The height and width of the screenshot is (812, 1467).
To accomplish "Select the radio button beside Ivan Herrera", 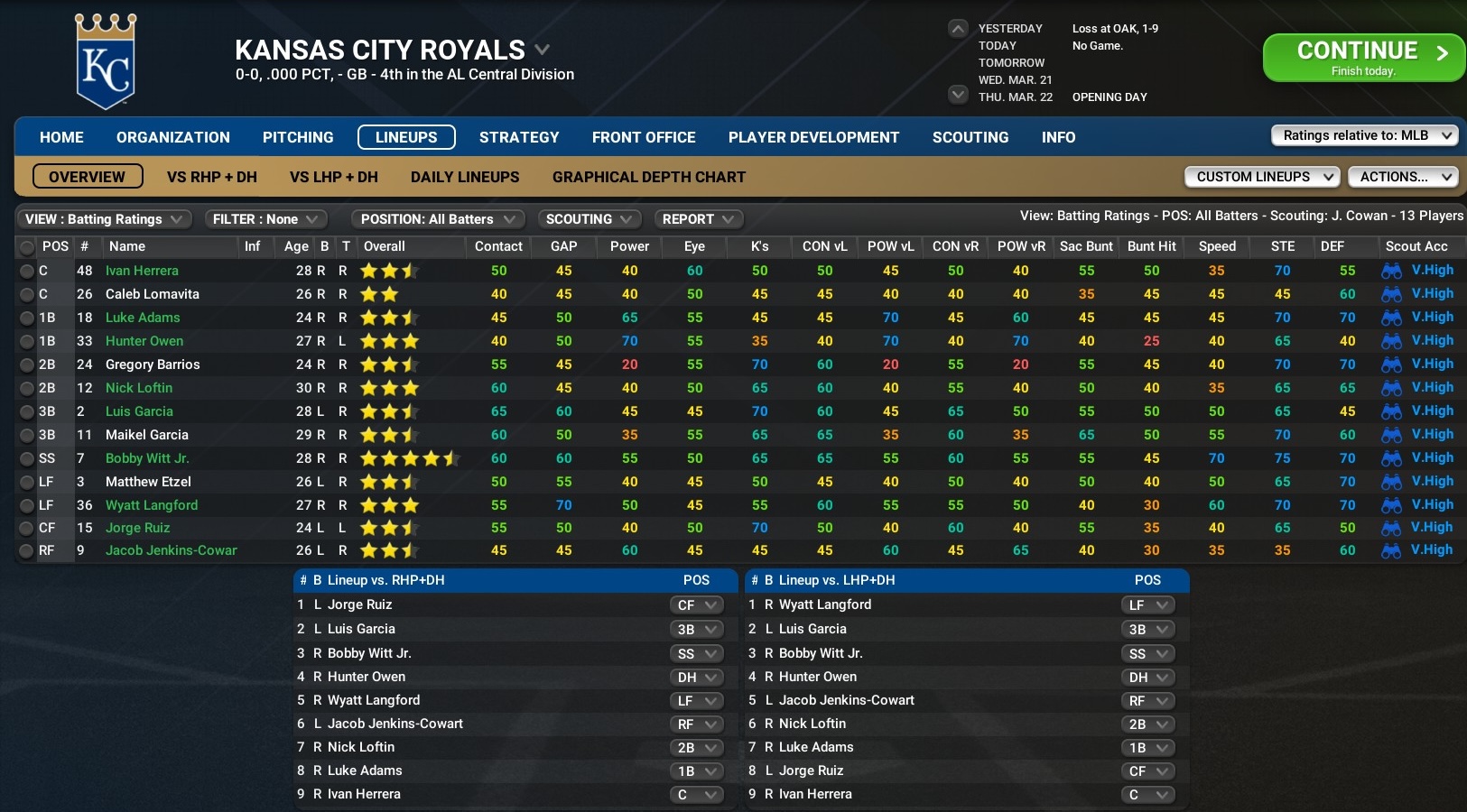I will (x=26, y=270).
